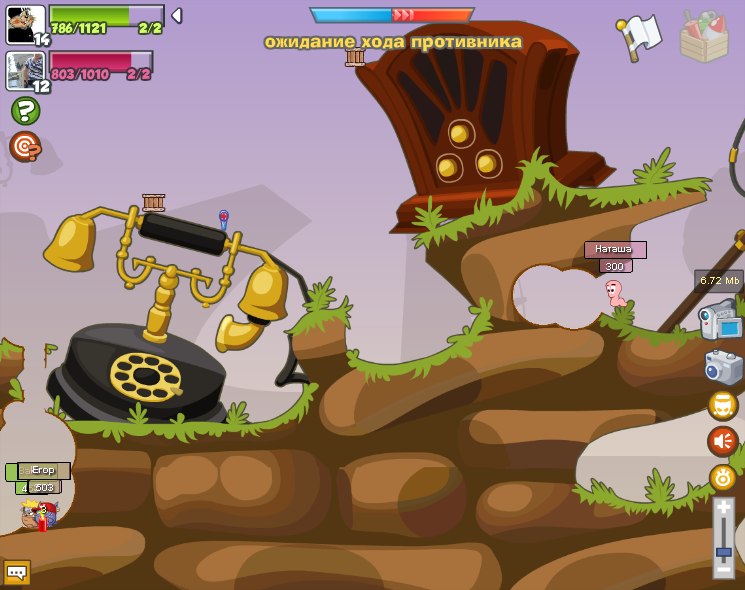
Task: Click the pink team player avatar
Action: pos(25,69)
